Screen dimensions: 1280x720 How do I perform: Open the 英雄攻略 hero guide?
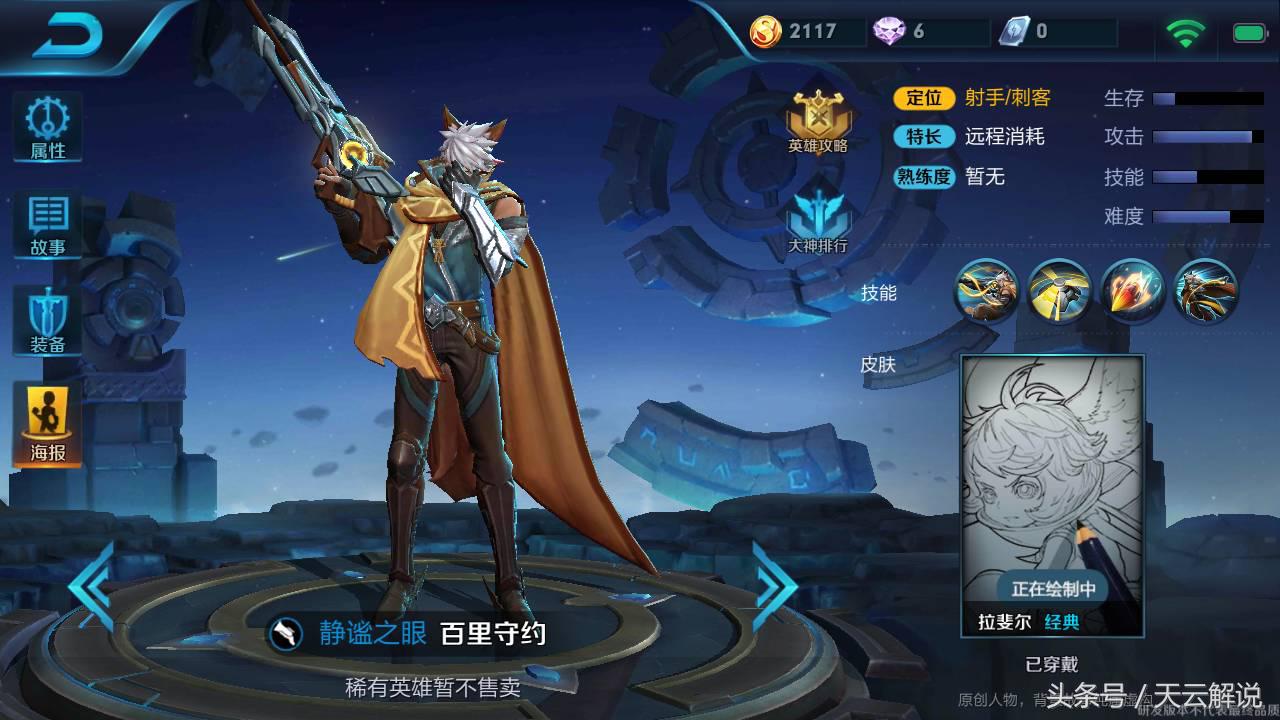tap(817, 122)
